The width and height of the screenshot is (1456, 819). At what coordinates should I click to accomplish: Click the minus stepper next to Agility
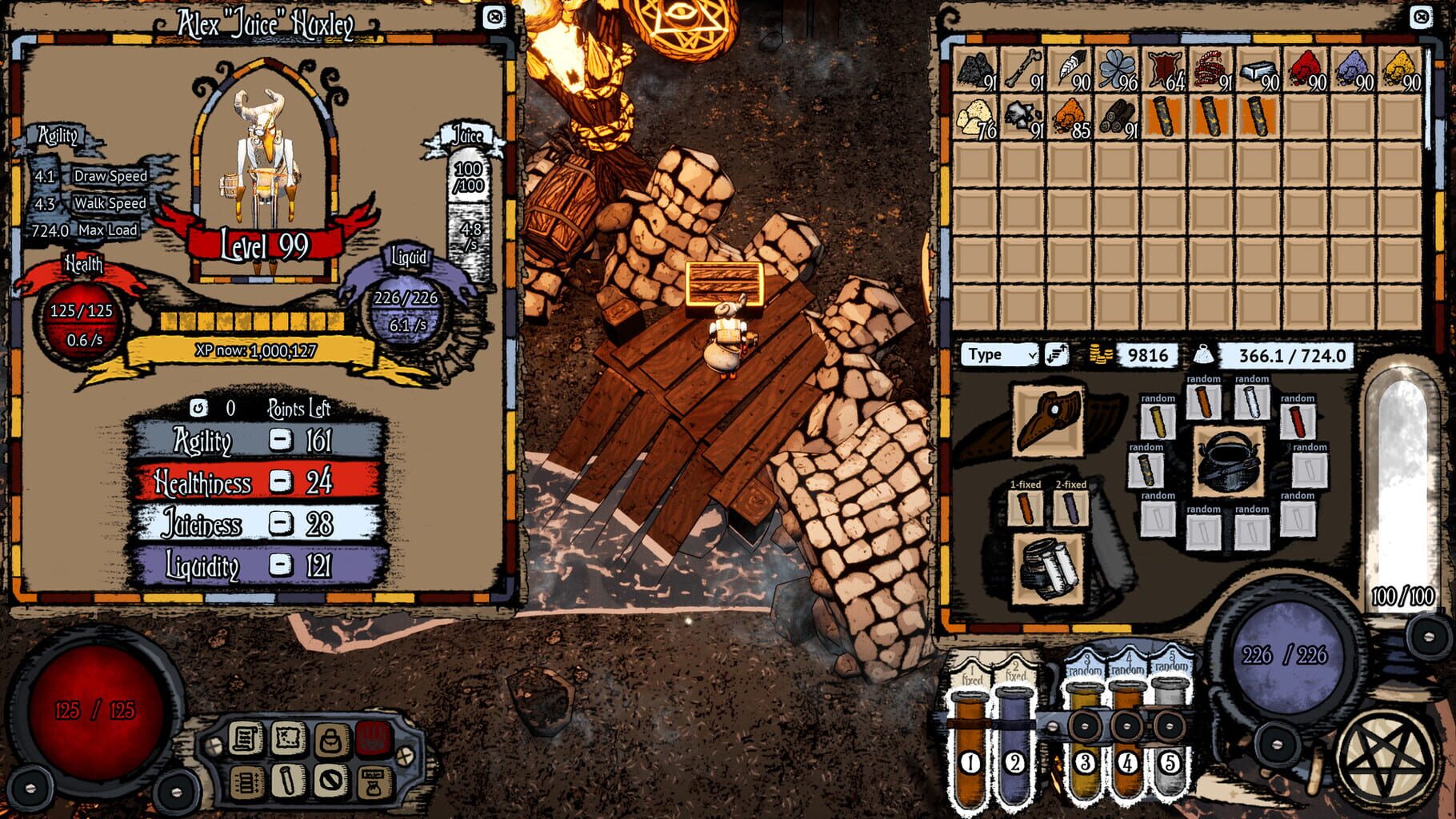[282, 438]
